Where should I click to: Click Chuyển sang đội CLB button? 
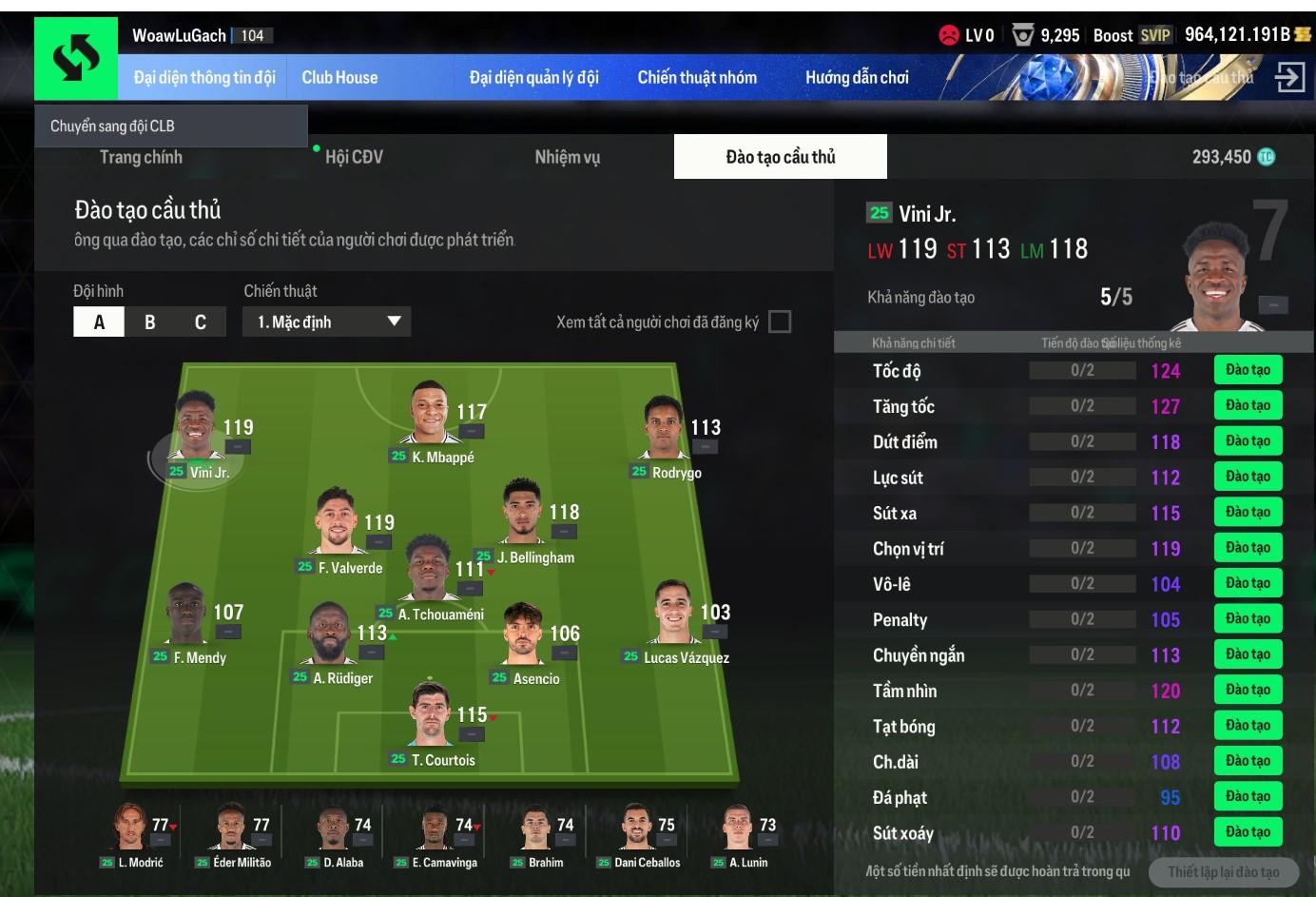pos(171,126)
